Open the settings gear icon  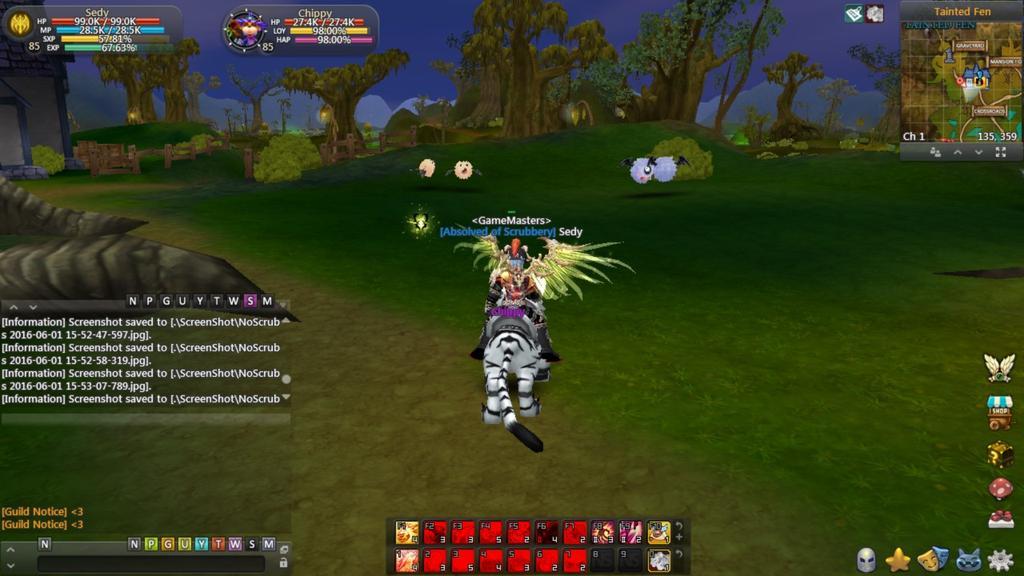[1000, 560]
